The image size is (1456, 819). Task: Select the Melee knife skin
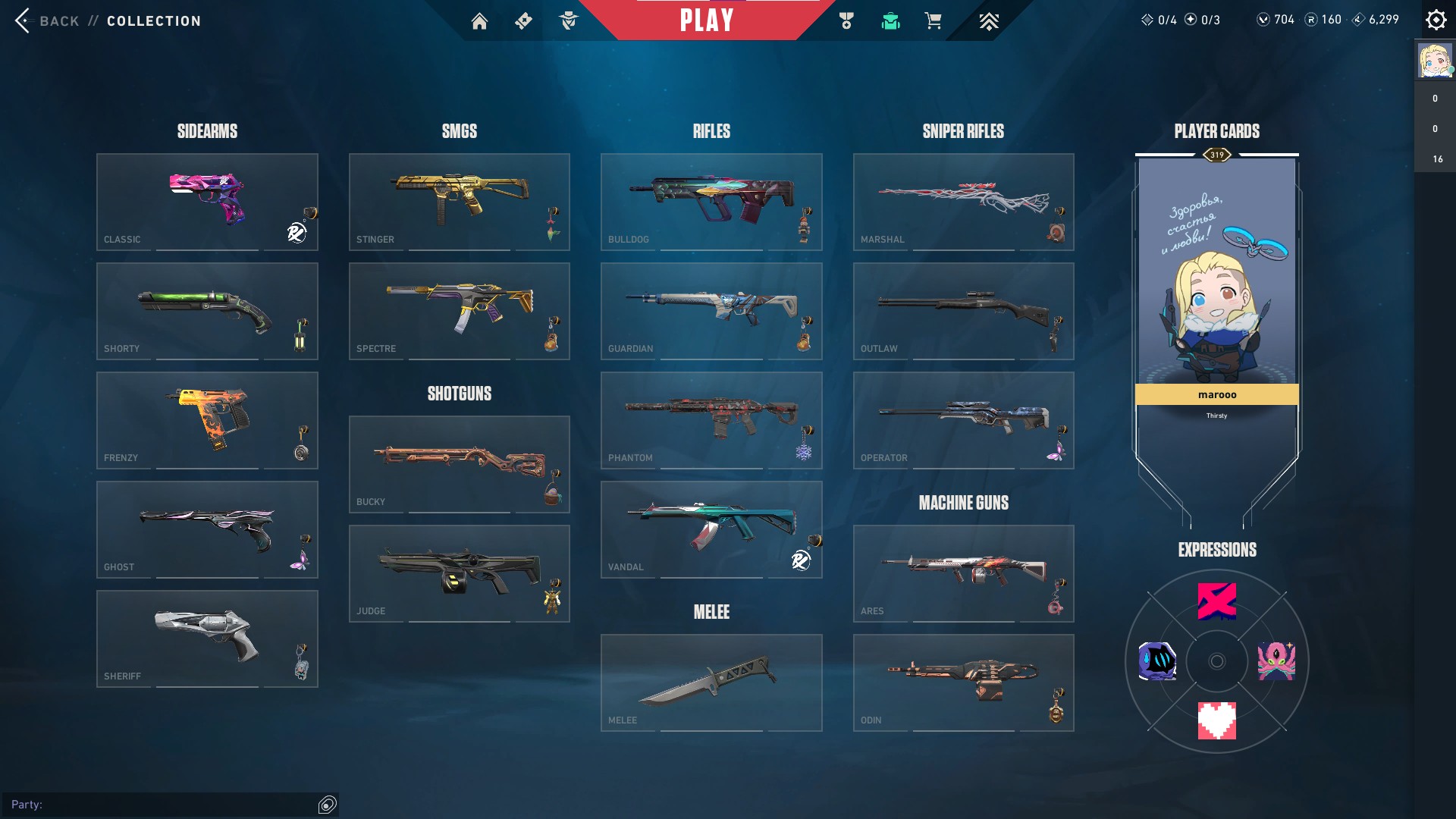(711, 682)
